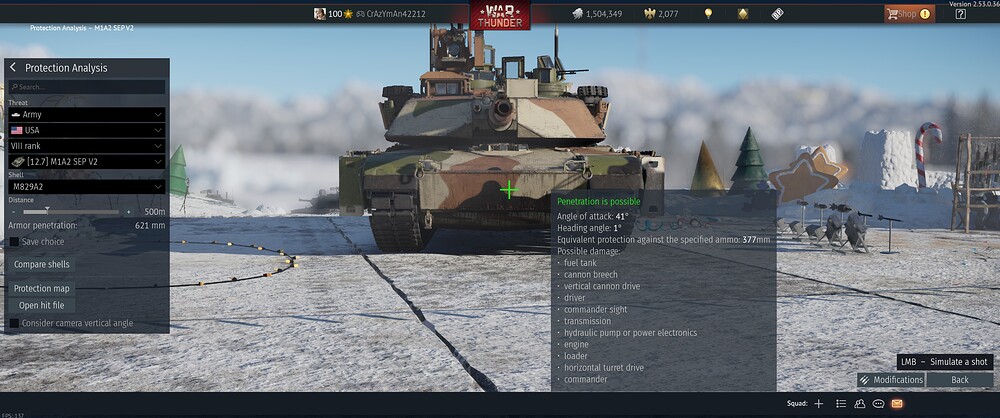Click Open hit file

(x=42, y=305)
